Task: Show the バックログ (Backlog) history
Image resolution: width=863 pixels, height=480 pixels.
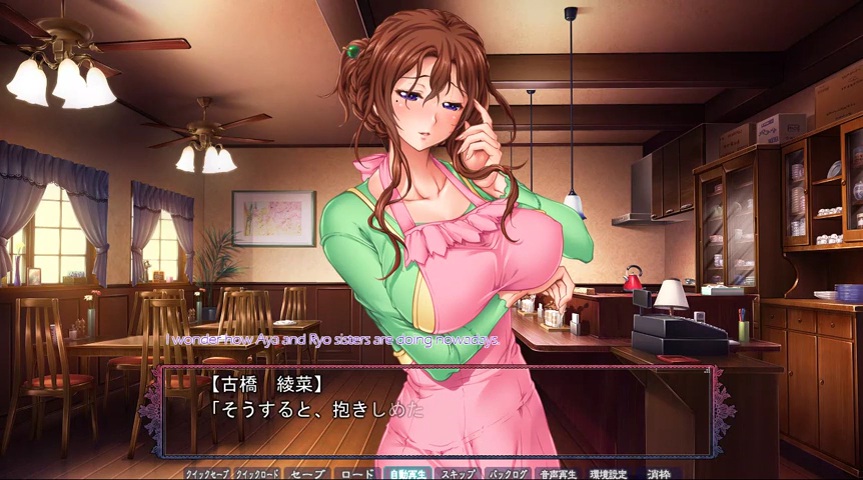Action: tap(508, 473)
